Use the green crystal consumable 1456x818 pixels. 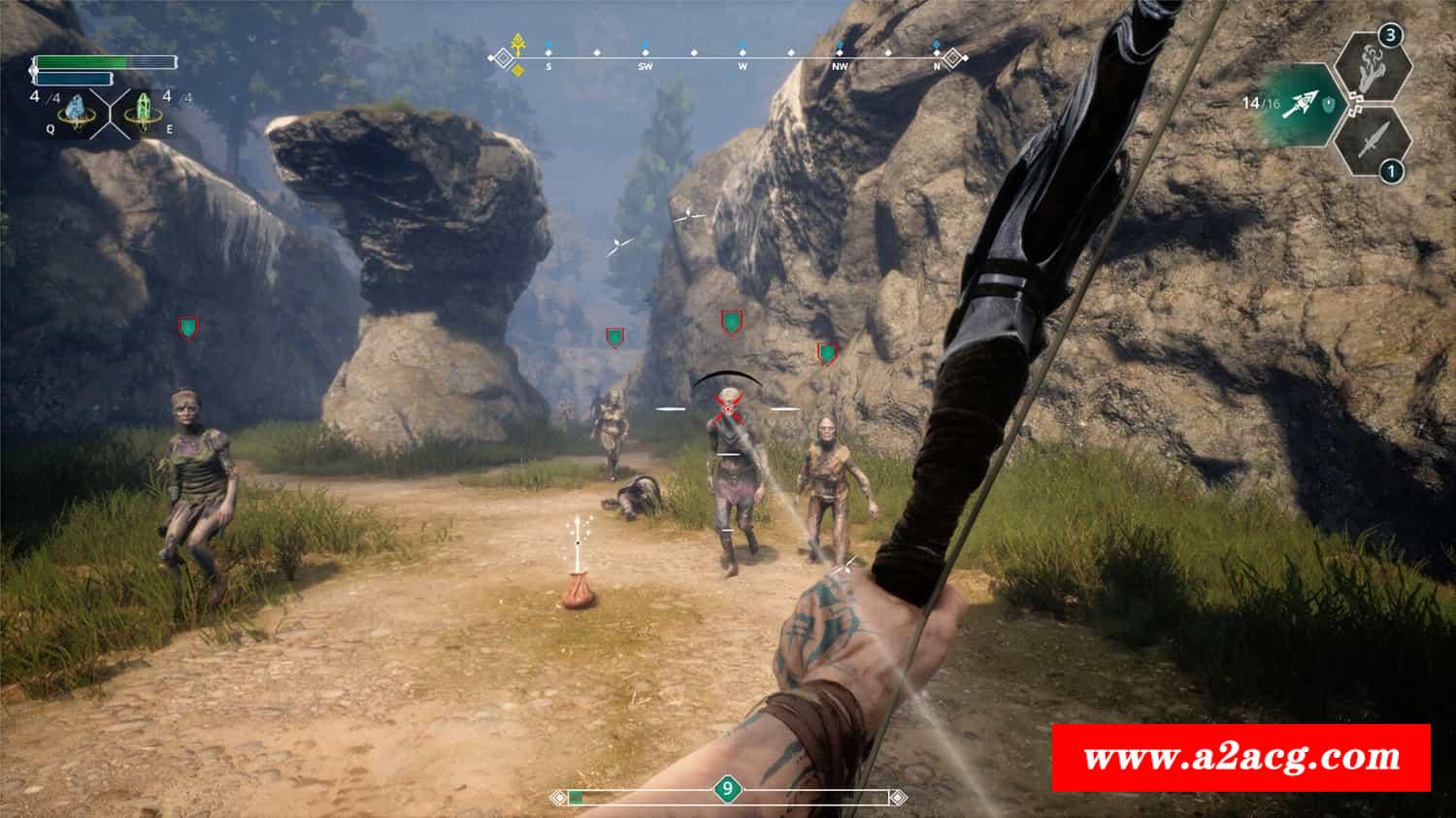coord(144,112)
